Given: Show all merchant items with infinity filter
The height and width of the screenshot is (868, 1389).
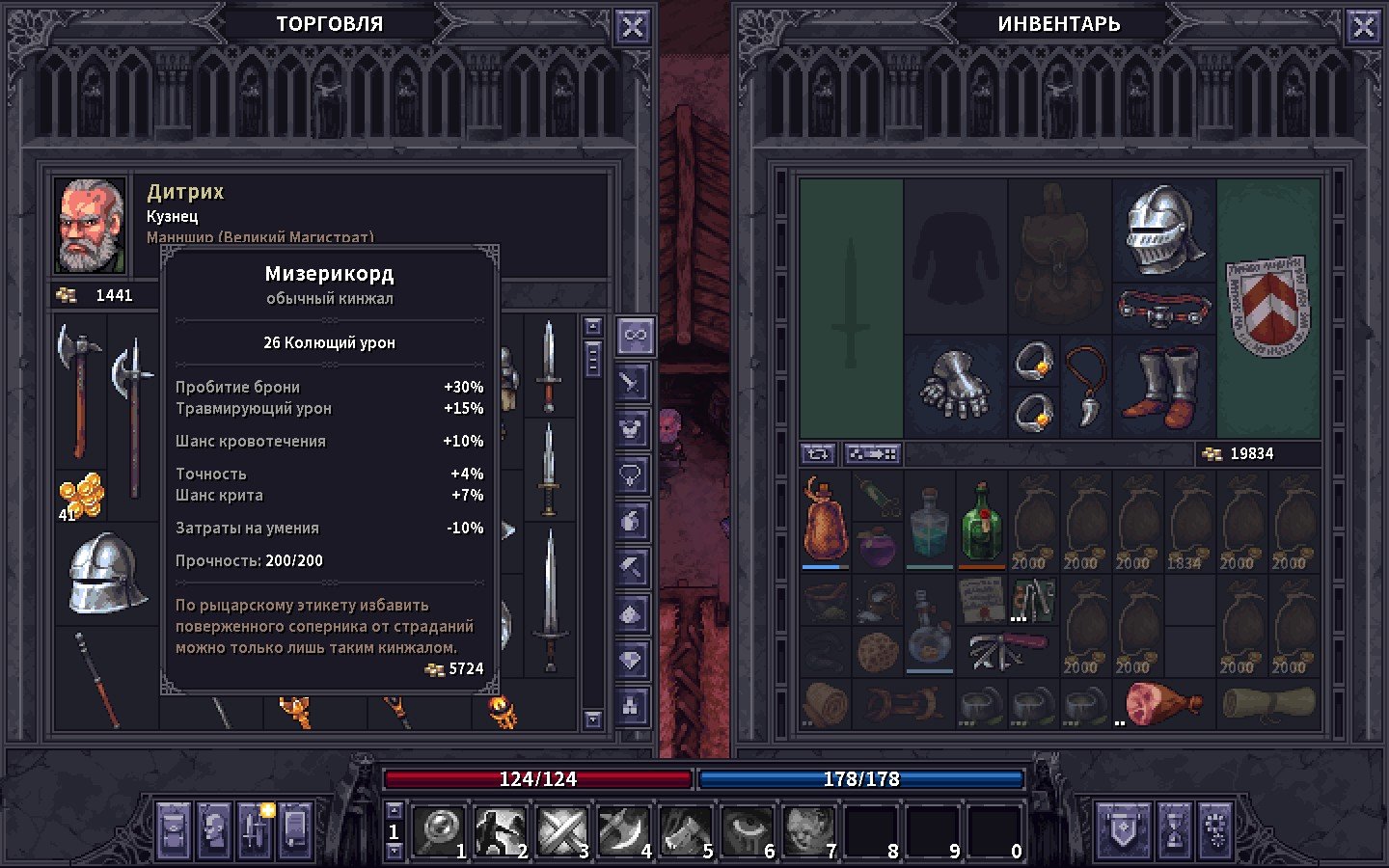Looking at the screenshot, I should (x=635, y=336).
